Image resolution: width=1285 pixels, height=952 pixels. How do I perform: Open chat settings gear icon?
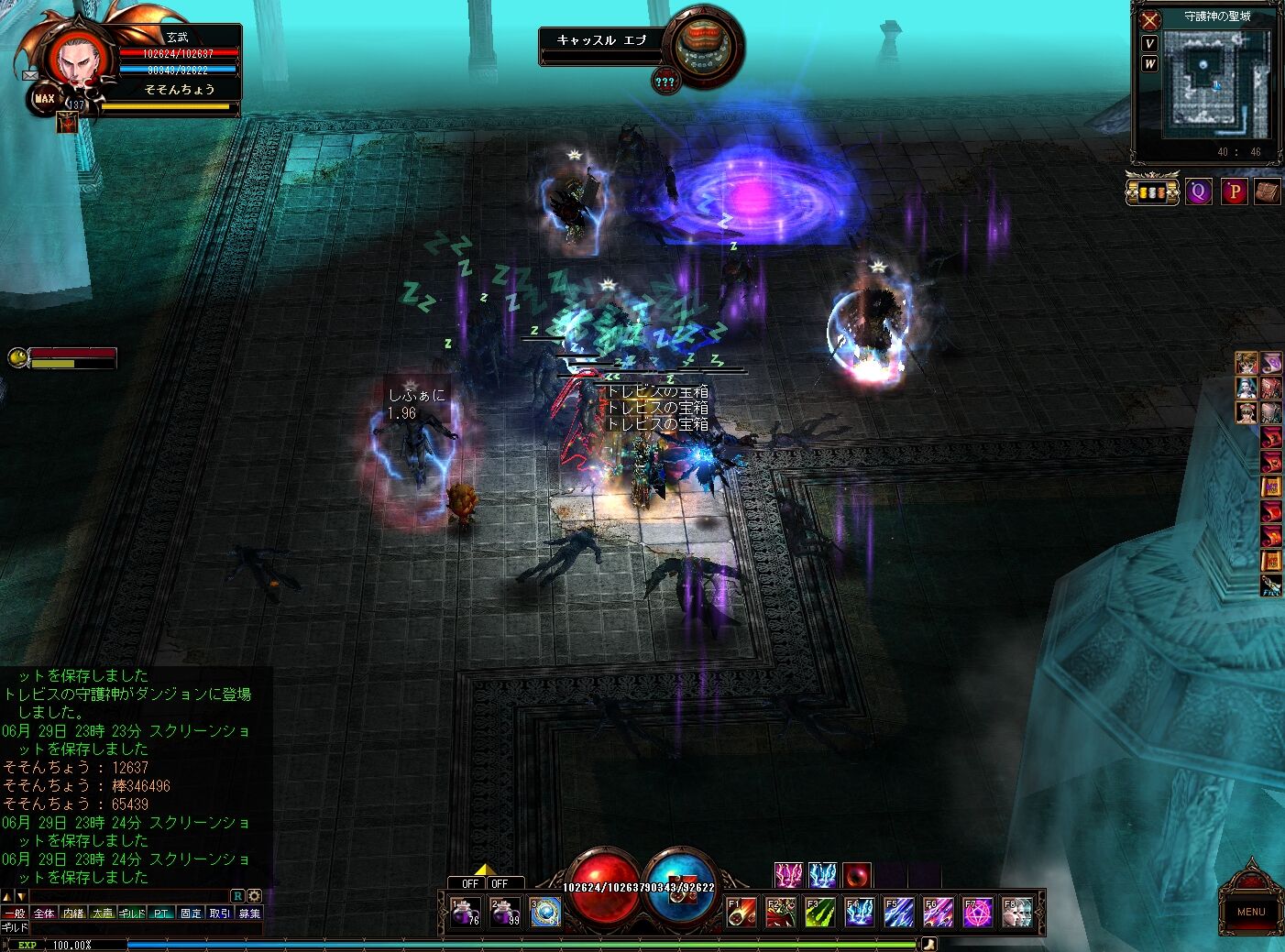(254, 895)
